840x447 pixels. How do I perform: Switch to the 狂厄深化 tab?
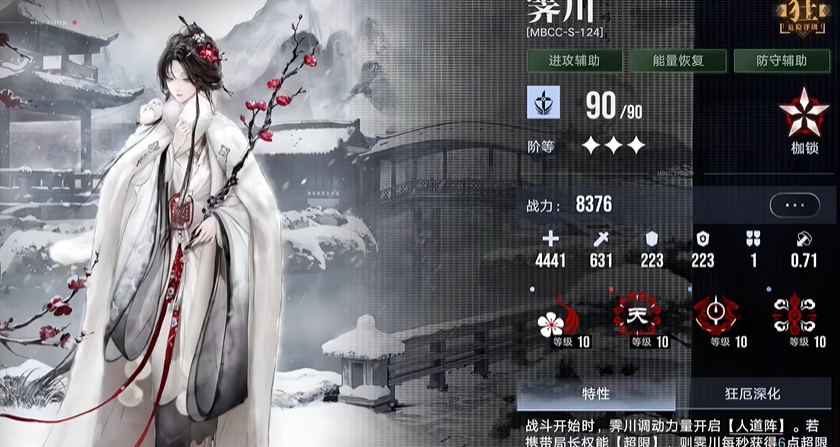pos(752,393)
